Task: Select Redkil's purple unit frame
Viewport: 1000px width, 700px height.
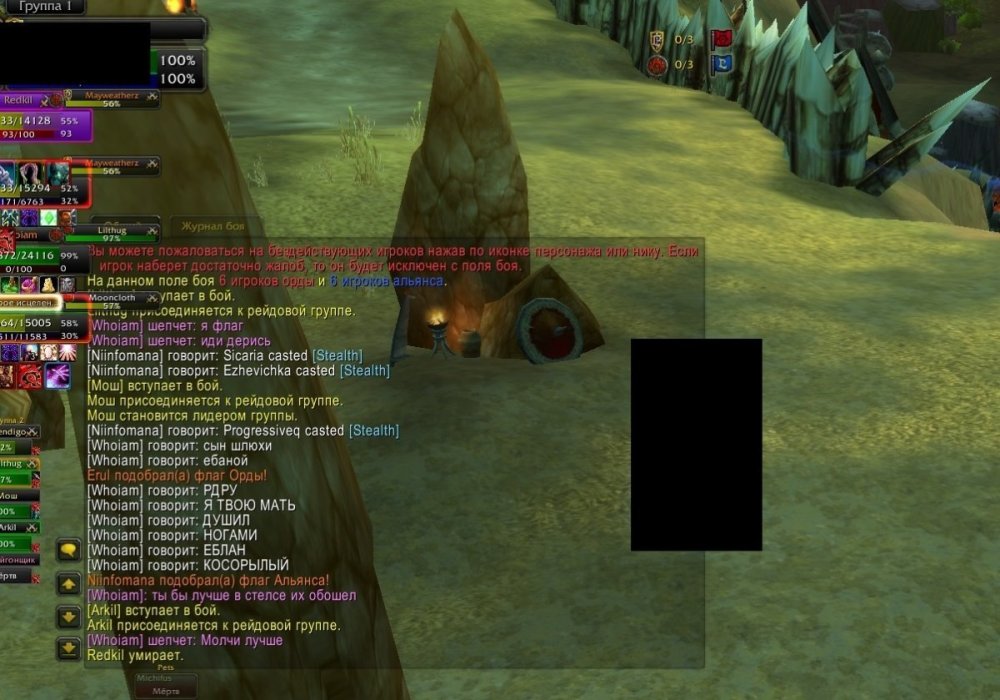Action: 45,126
